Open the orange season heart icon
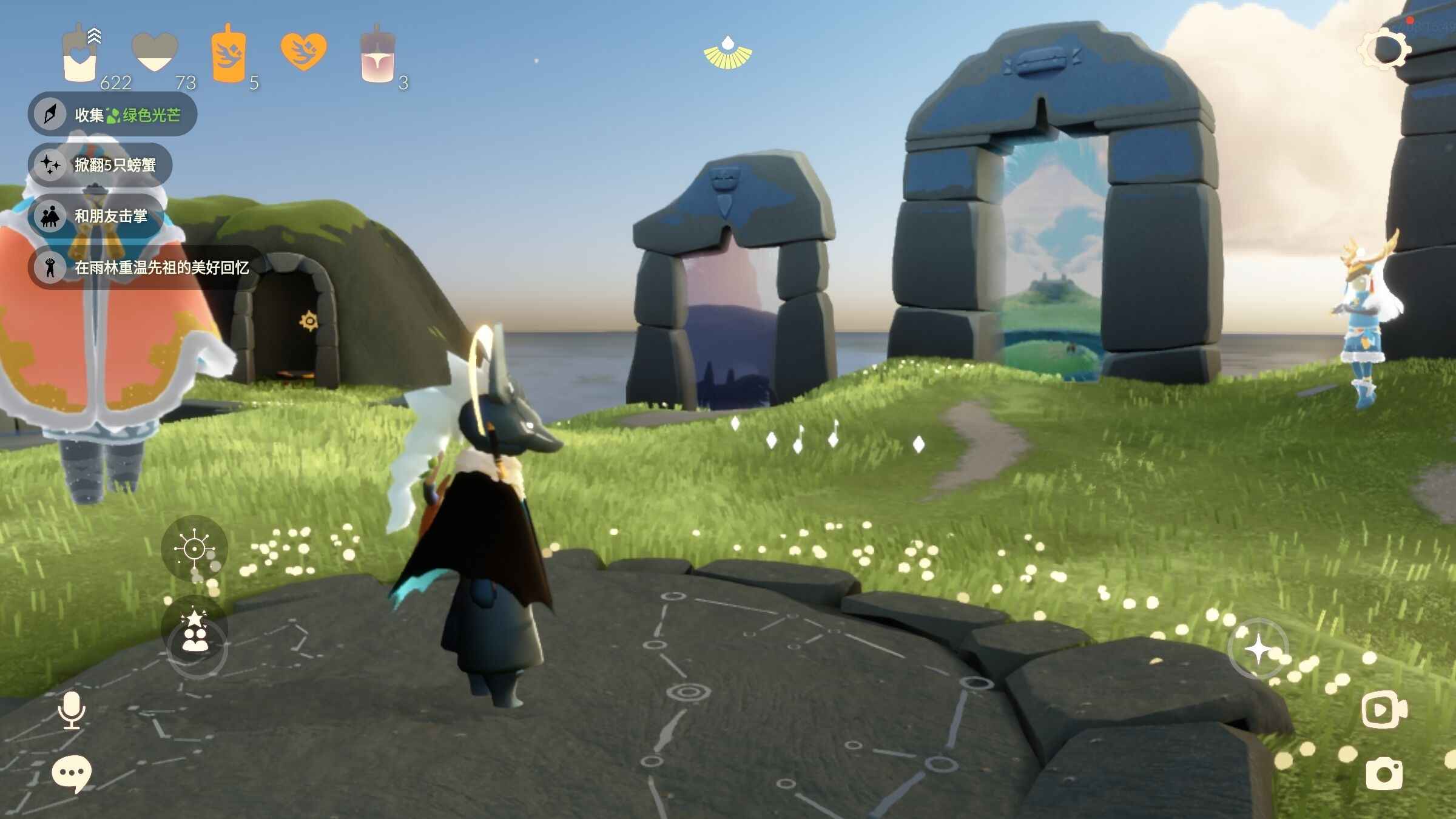 303,51
